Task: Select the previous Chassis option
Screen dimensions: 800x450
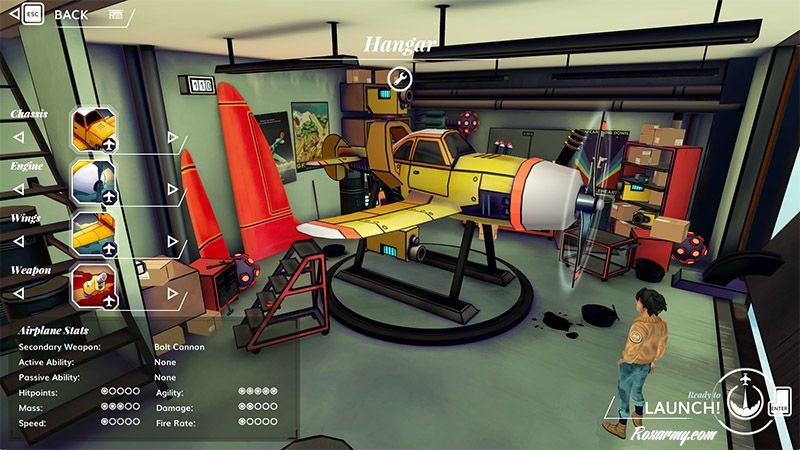Action: point(17,138)
